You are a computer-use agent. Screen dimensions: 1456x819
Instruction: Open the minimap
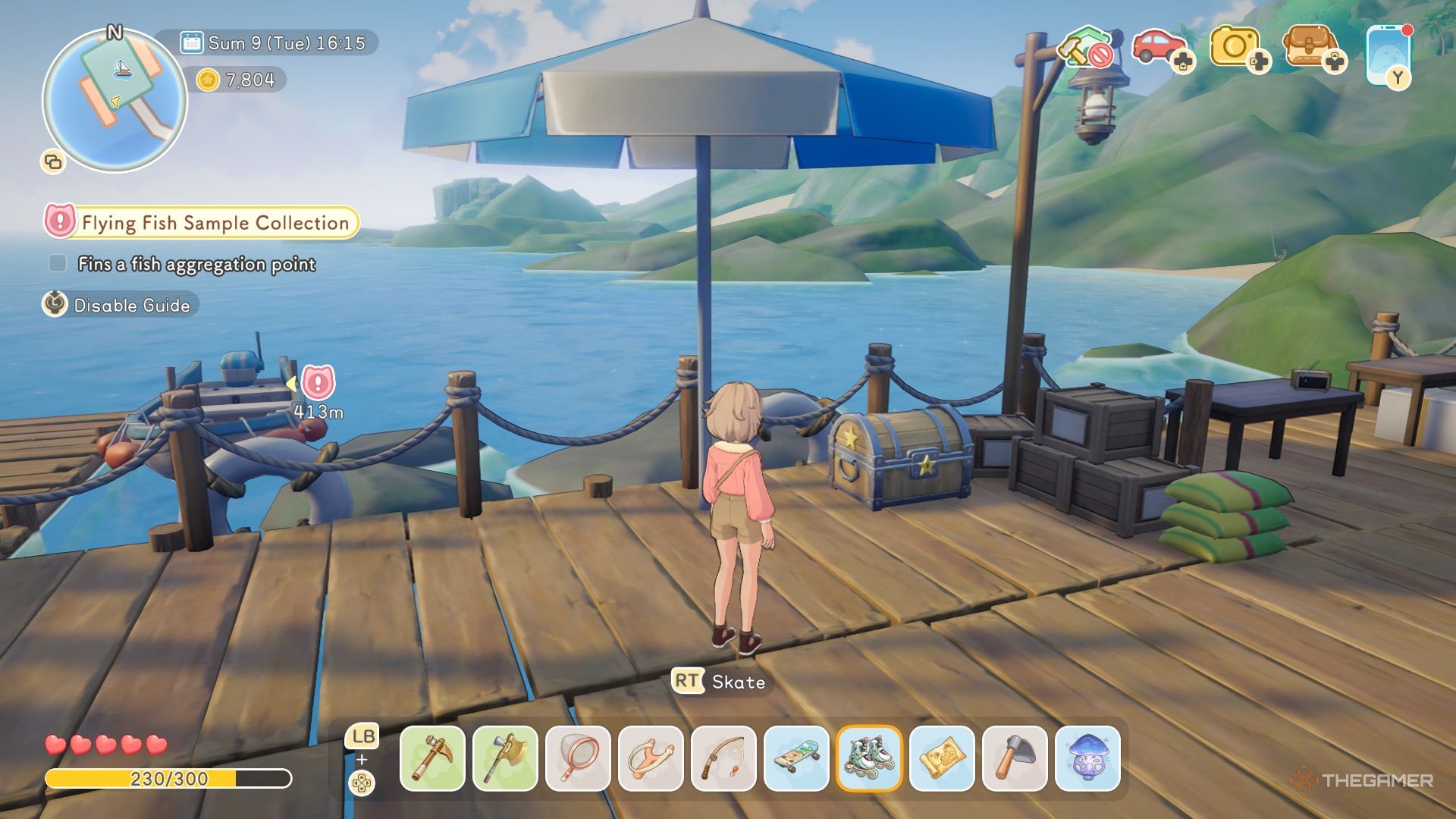coord(115,100)
